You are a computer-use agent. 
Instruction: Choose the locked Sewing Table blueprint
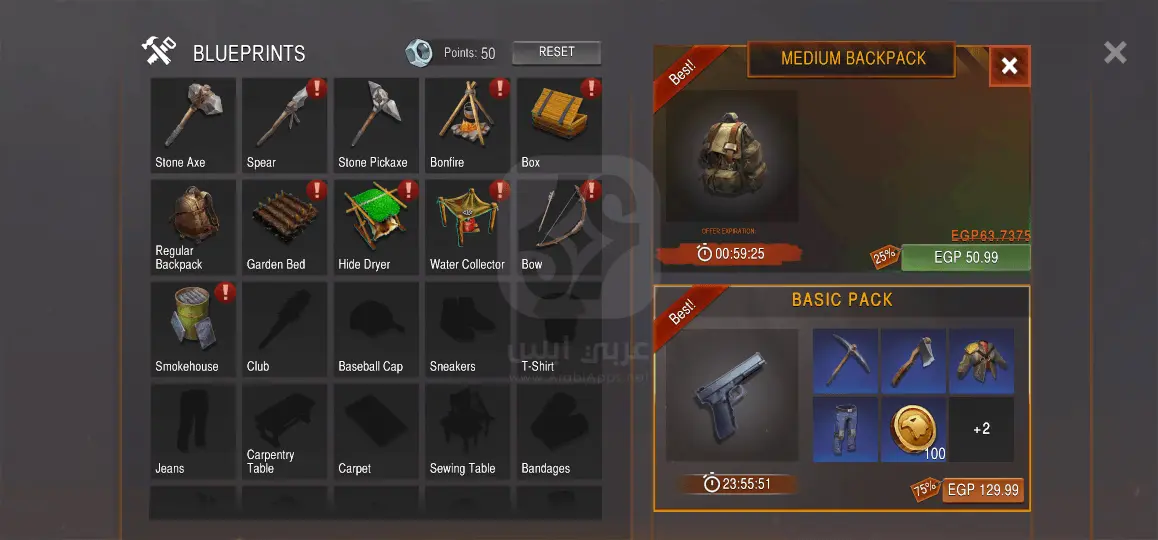pos(468,431)
